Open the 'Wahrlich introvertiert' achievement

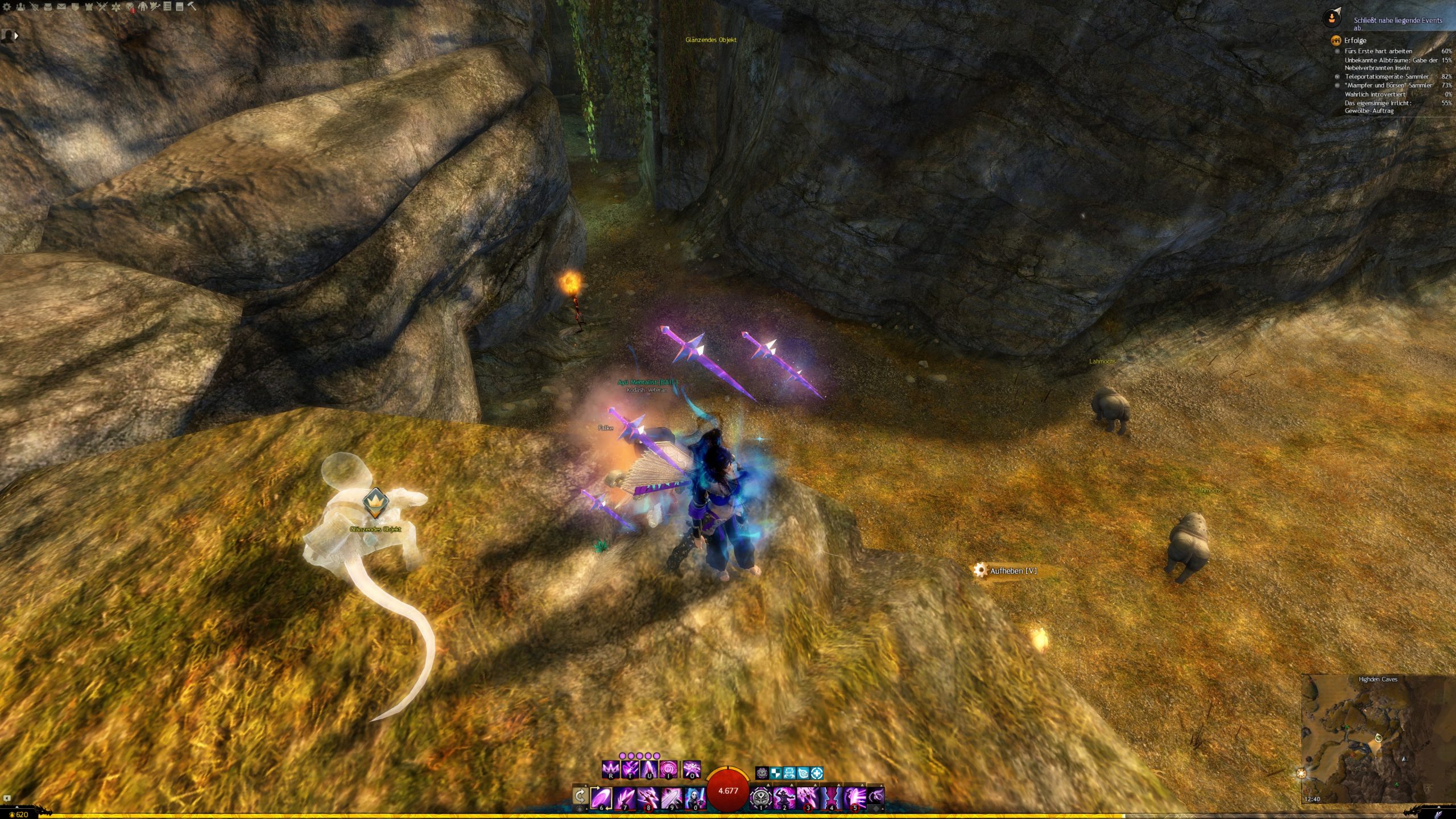pyautogui.click(x=1375, y=94)
